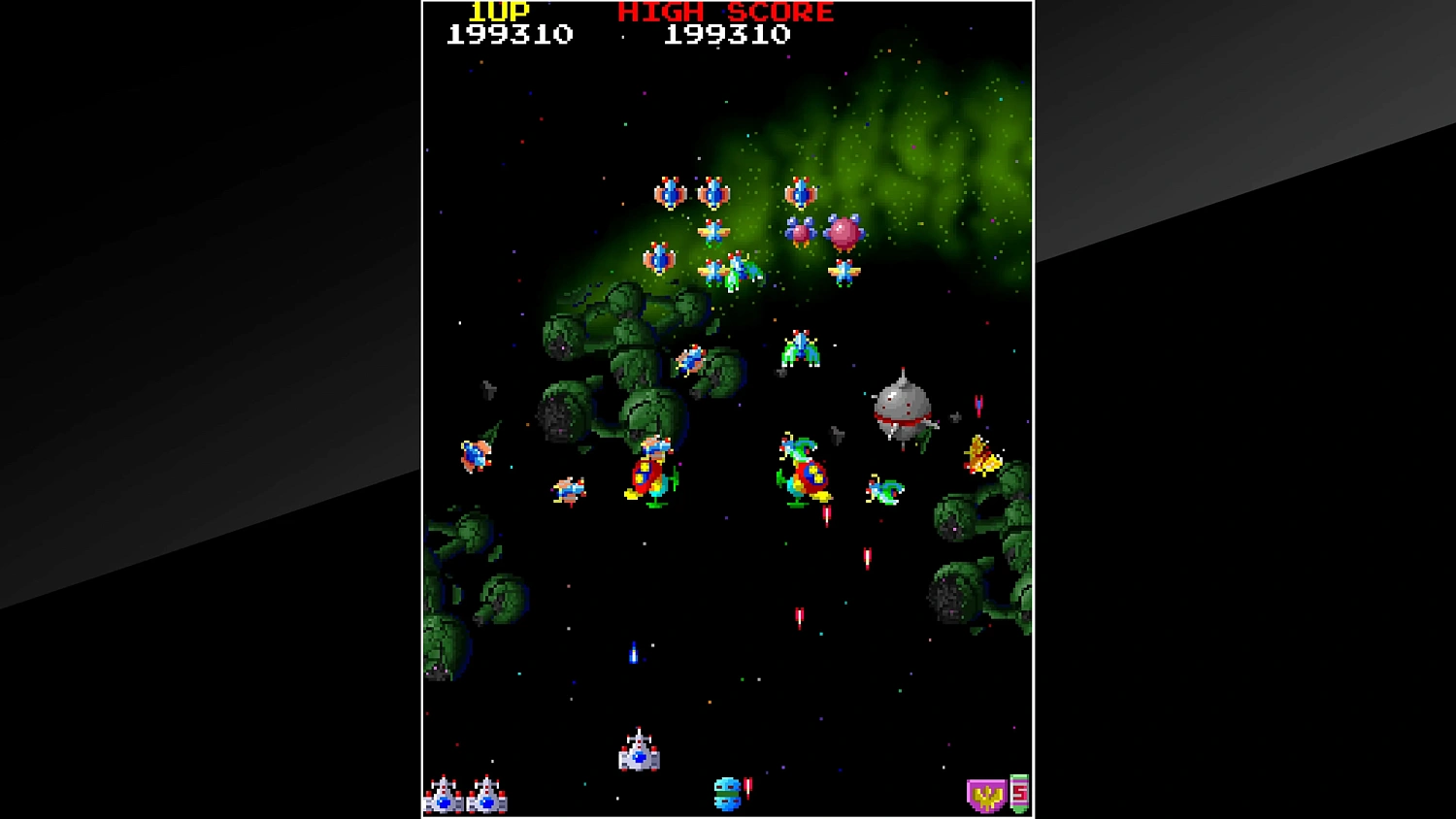The image size is (1456, 819).
Task: Click the red HIGH SCORE label
Action: 723,12
